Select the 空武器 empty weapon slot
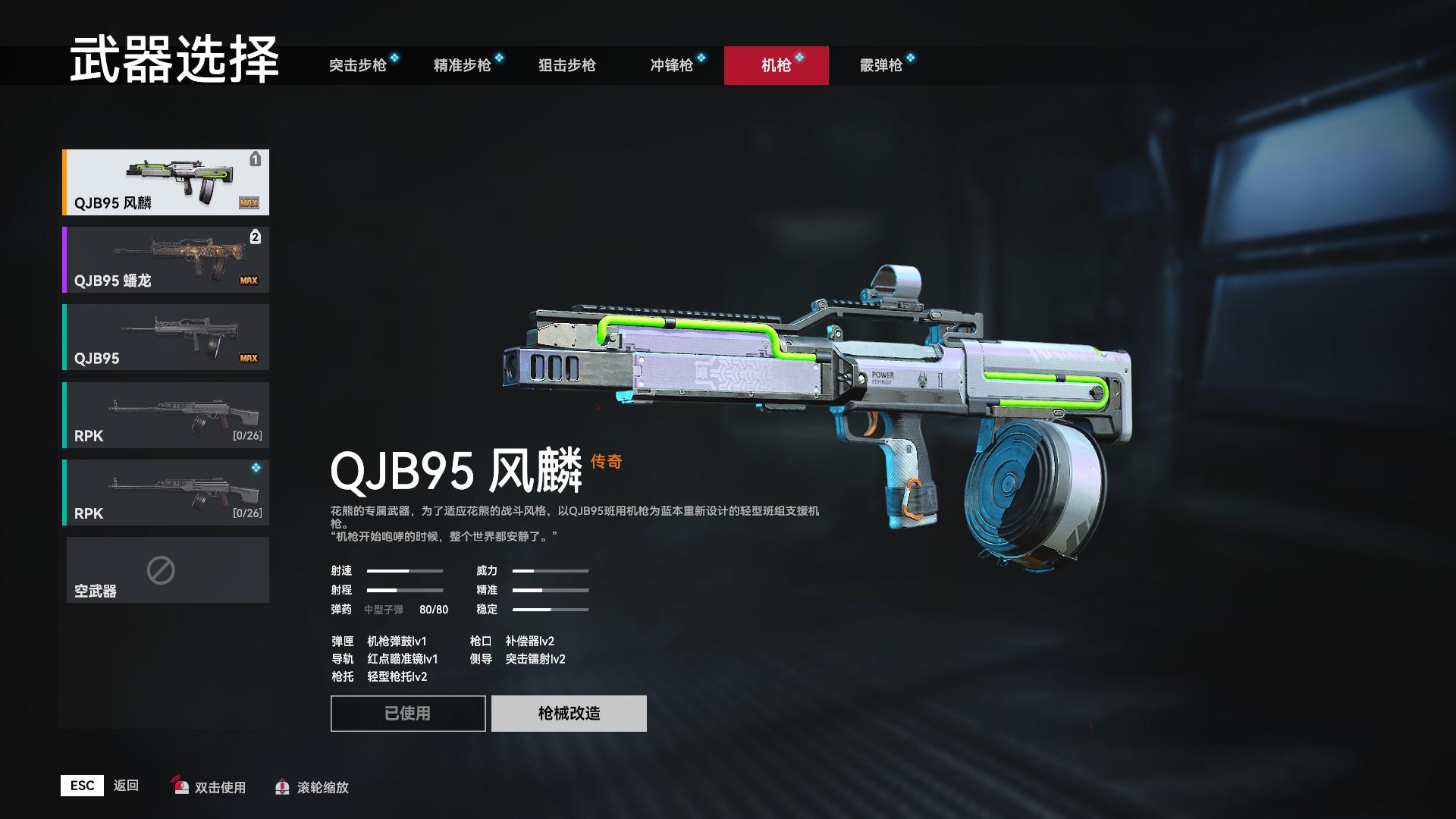Image resolution: width=1456 pixels, height=819 pixels. (168, 570)
